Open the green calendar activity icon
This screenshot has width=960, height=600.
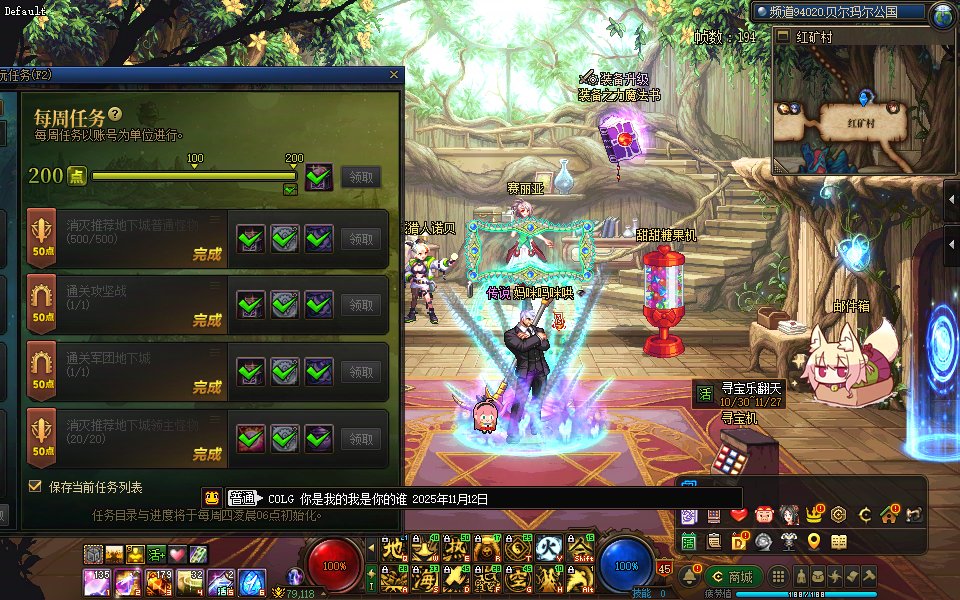[689, 541]
